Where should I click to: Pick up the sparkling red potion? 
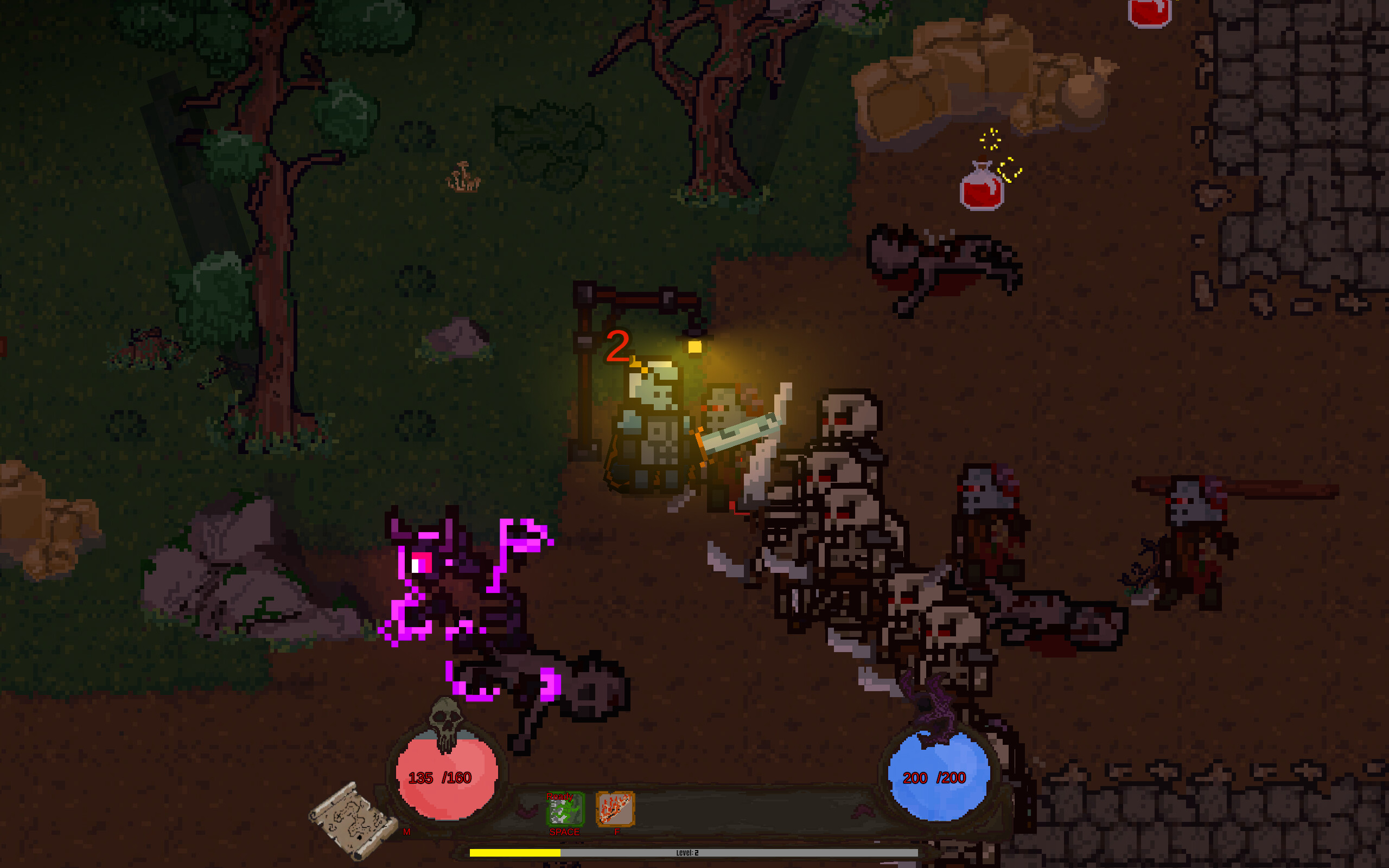click(x=982, y=189)
